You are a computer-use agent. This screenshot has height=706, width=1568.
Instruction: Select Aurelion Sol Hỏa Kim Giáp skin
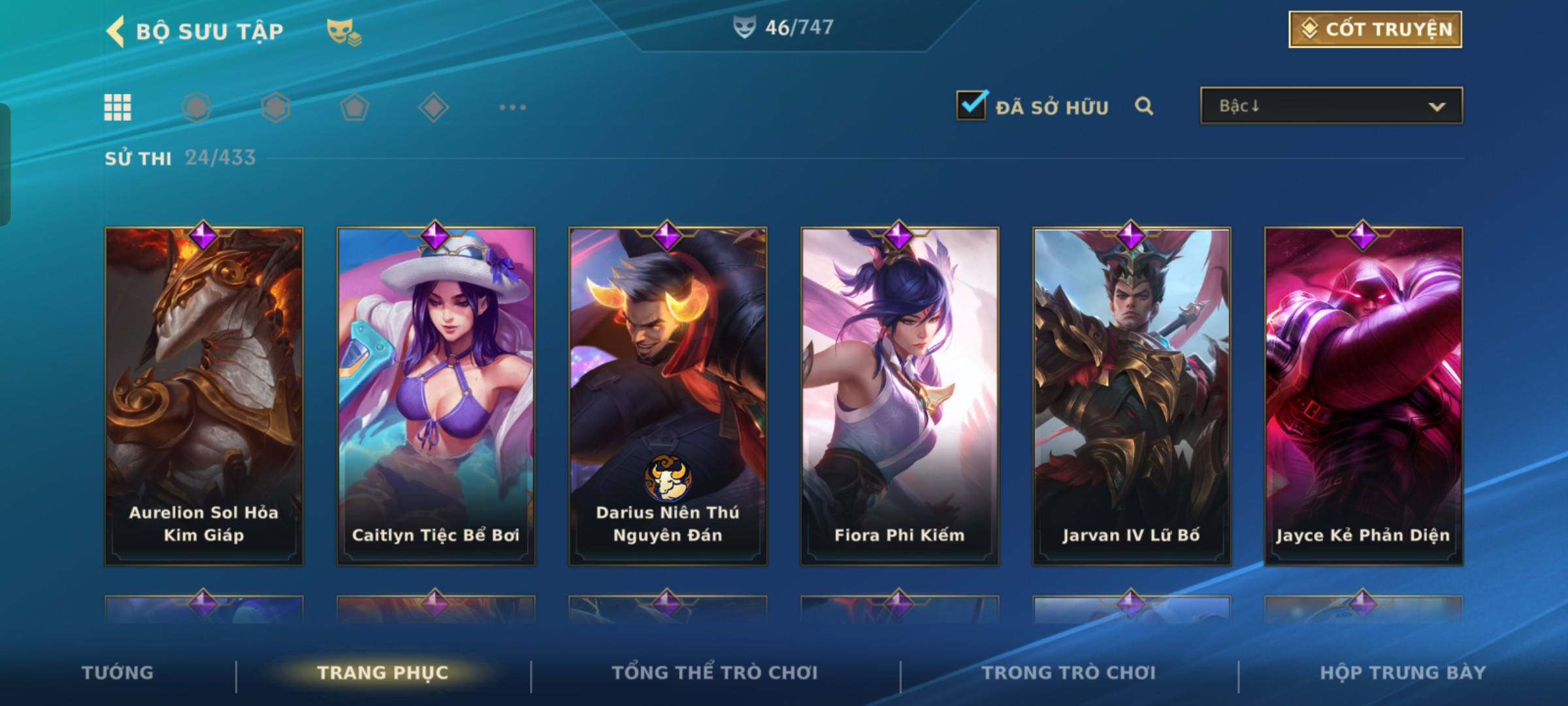point(204,395)
